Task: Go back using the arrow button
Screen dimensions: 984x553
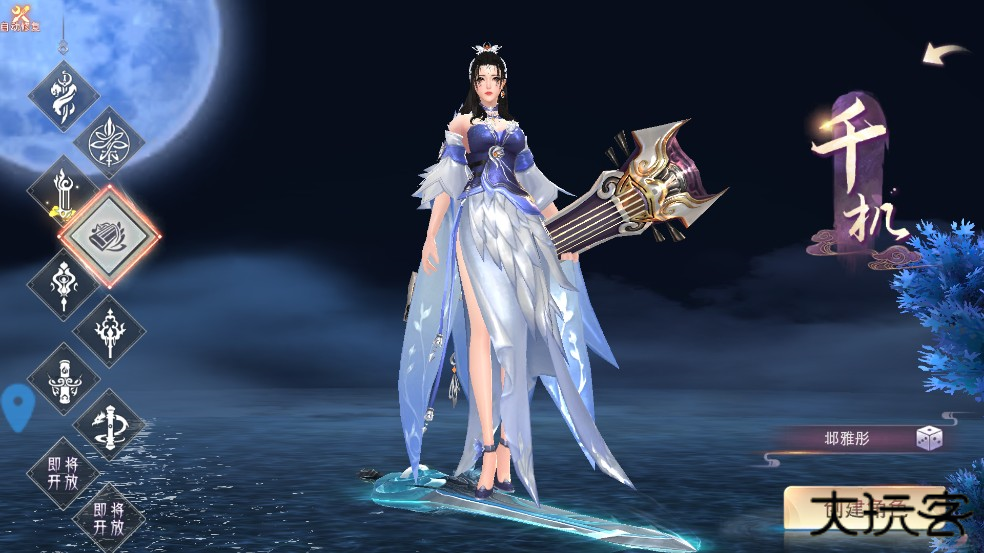Action: coord(944,53)
